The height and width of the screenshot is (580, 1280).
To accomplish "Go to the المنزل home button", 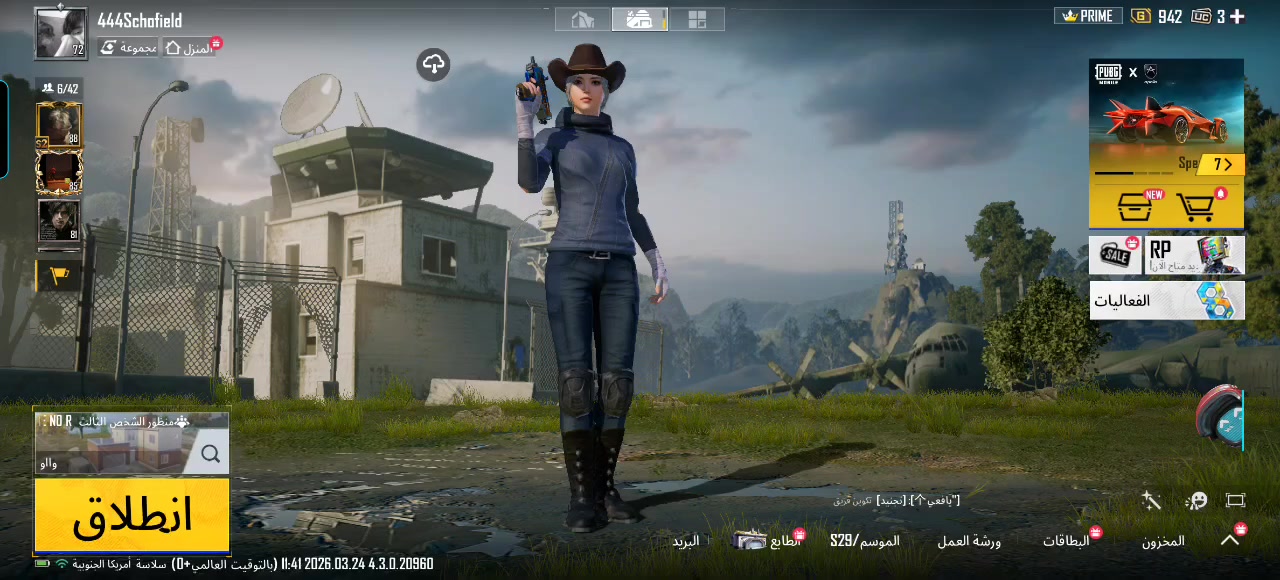I will 189,48.
